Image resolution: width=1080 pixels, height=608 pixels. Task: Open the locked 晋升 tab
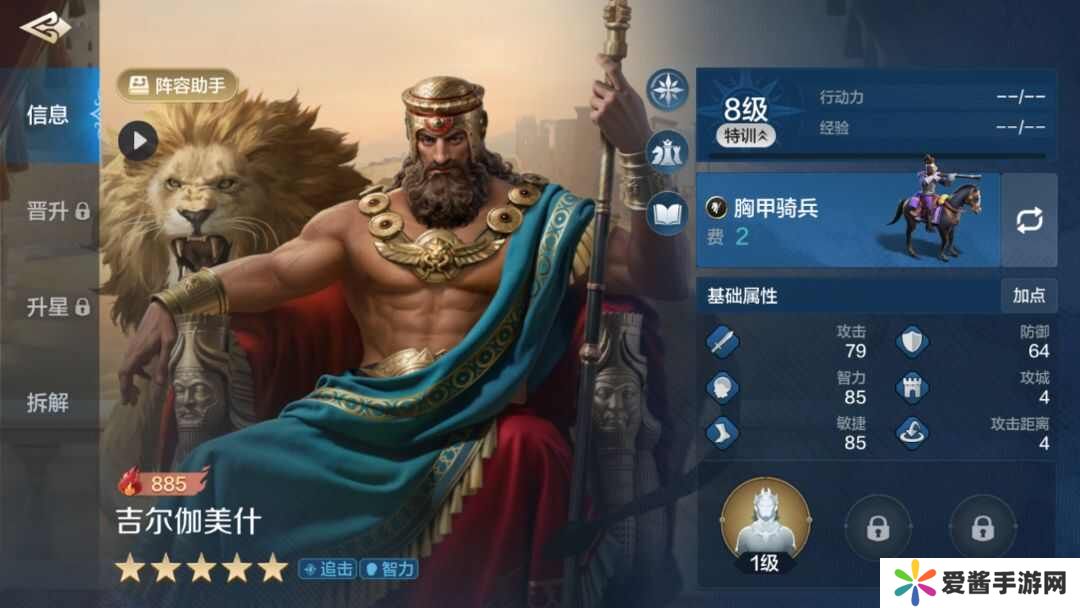[57, 211]
